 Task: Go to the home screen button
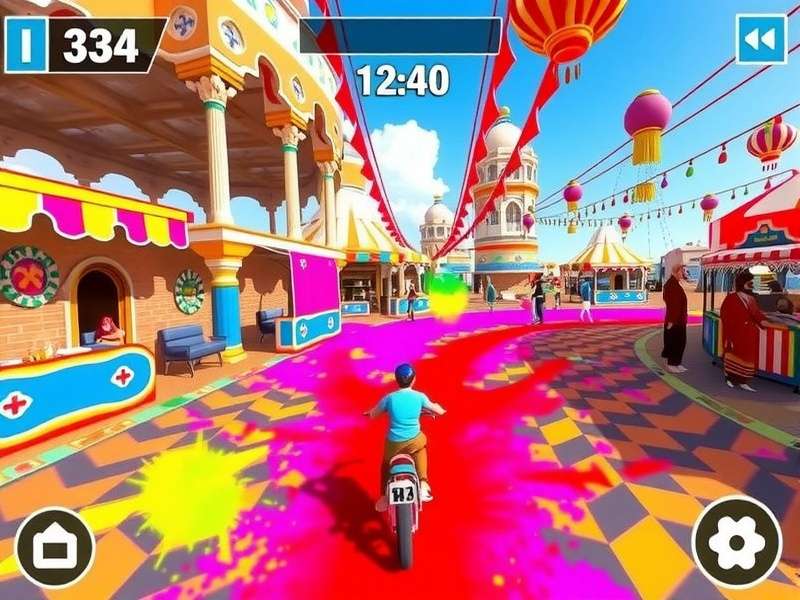coord(55,547)
